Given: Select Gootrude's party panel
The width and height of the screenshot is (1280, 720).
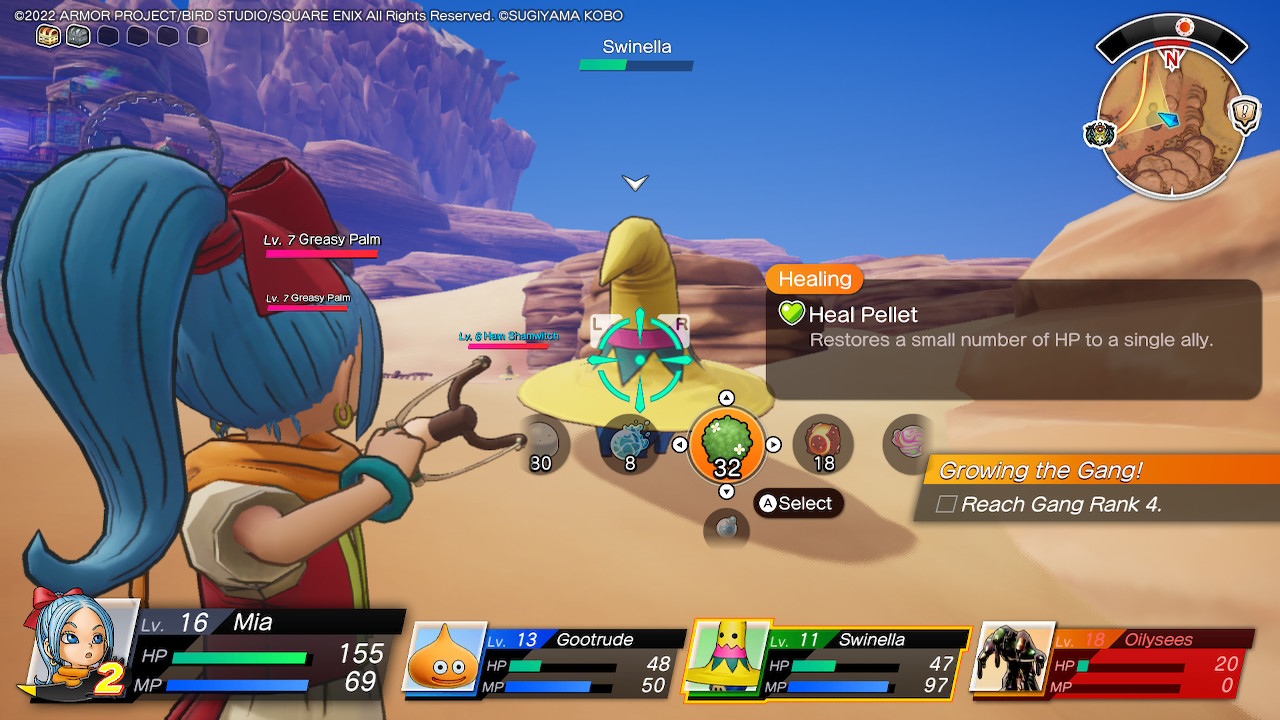Looking at the screenshot, I should coord(545,659).
